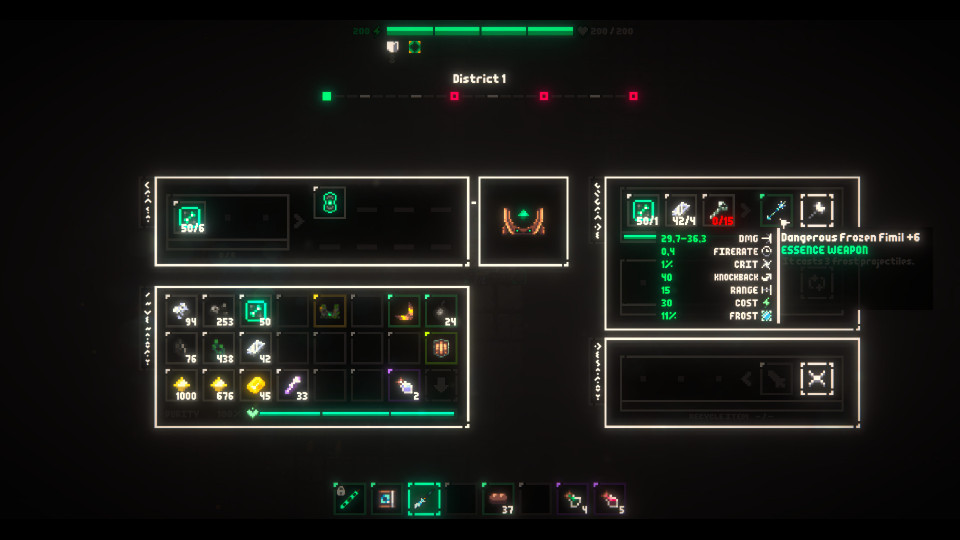The height and width of the screenshot is (540, 960).
Task: Click the recycle X button
Action: [x=817, y=378]
